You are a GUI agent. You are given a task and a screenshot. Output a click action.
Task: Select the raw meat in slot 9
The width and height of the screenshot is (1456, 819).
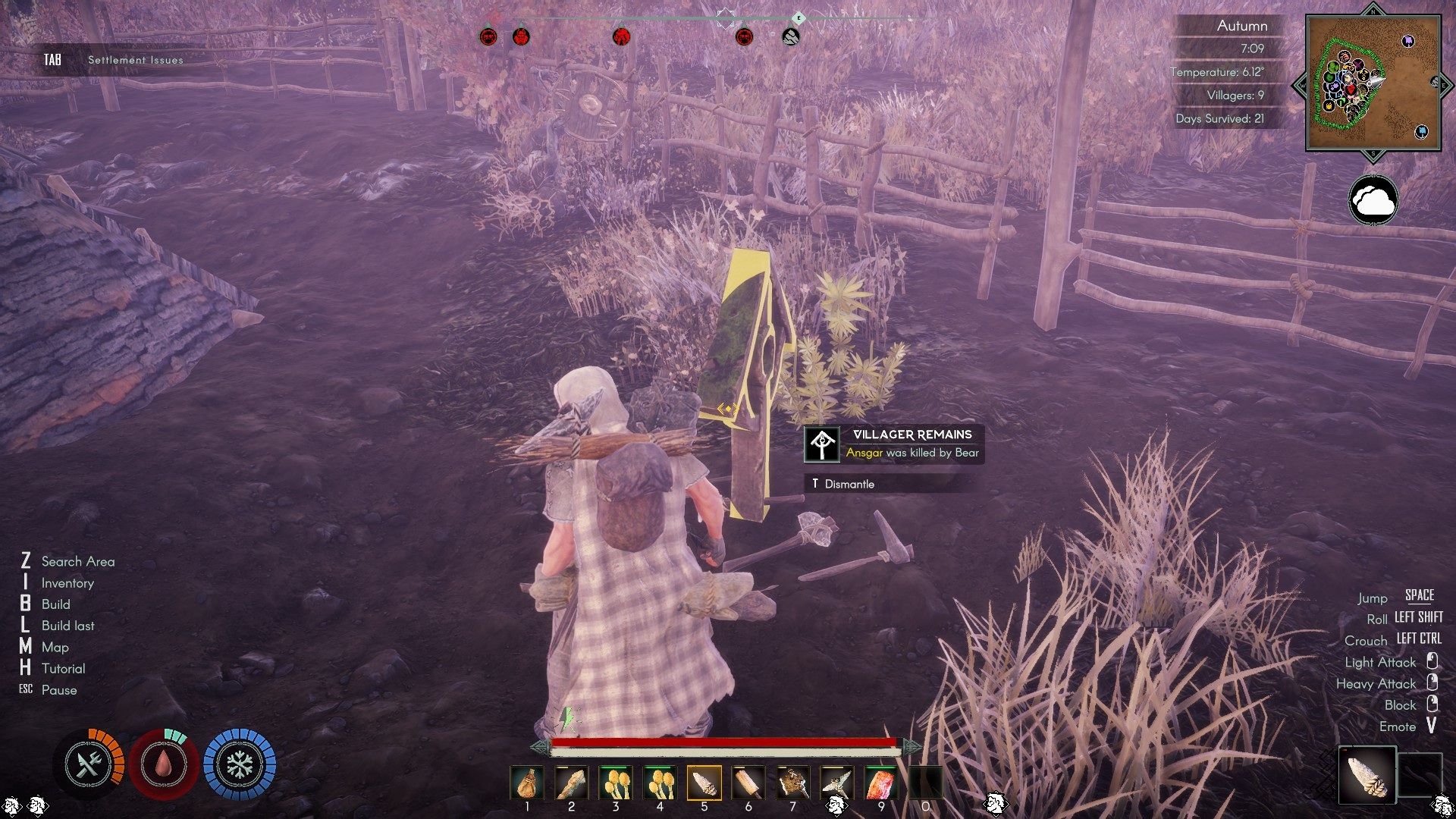pos(881,782)
